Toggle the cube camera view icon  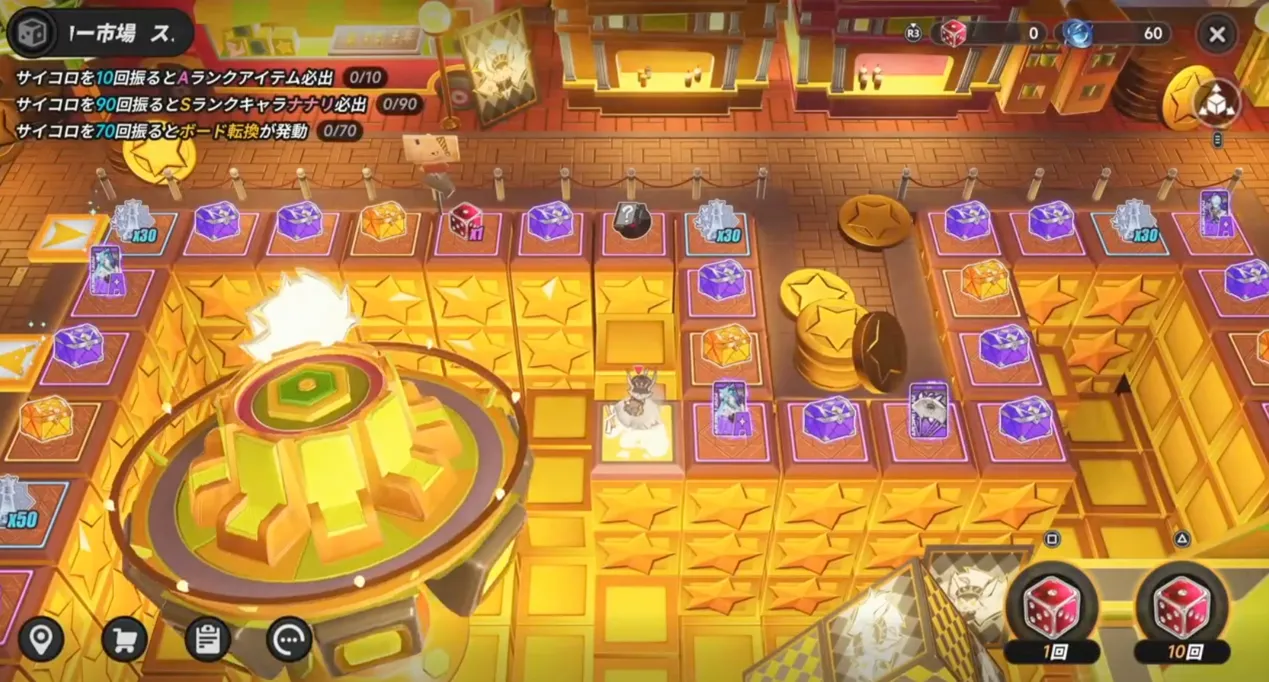1216,101
